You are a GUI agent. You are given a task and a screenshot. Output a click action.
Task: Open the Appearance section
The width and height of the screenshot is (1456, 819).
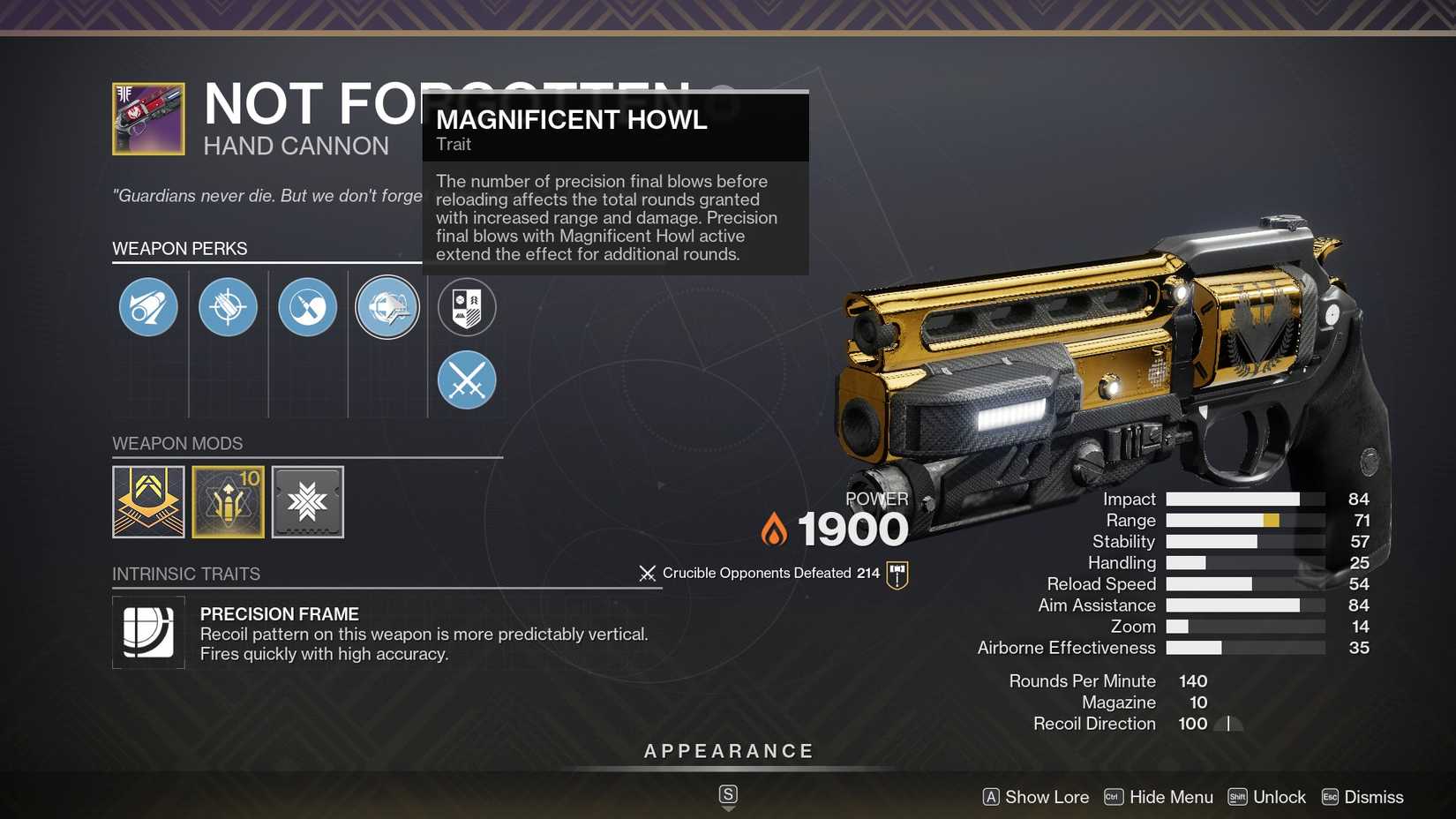(727, 751)
